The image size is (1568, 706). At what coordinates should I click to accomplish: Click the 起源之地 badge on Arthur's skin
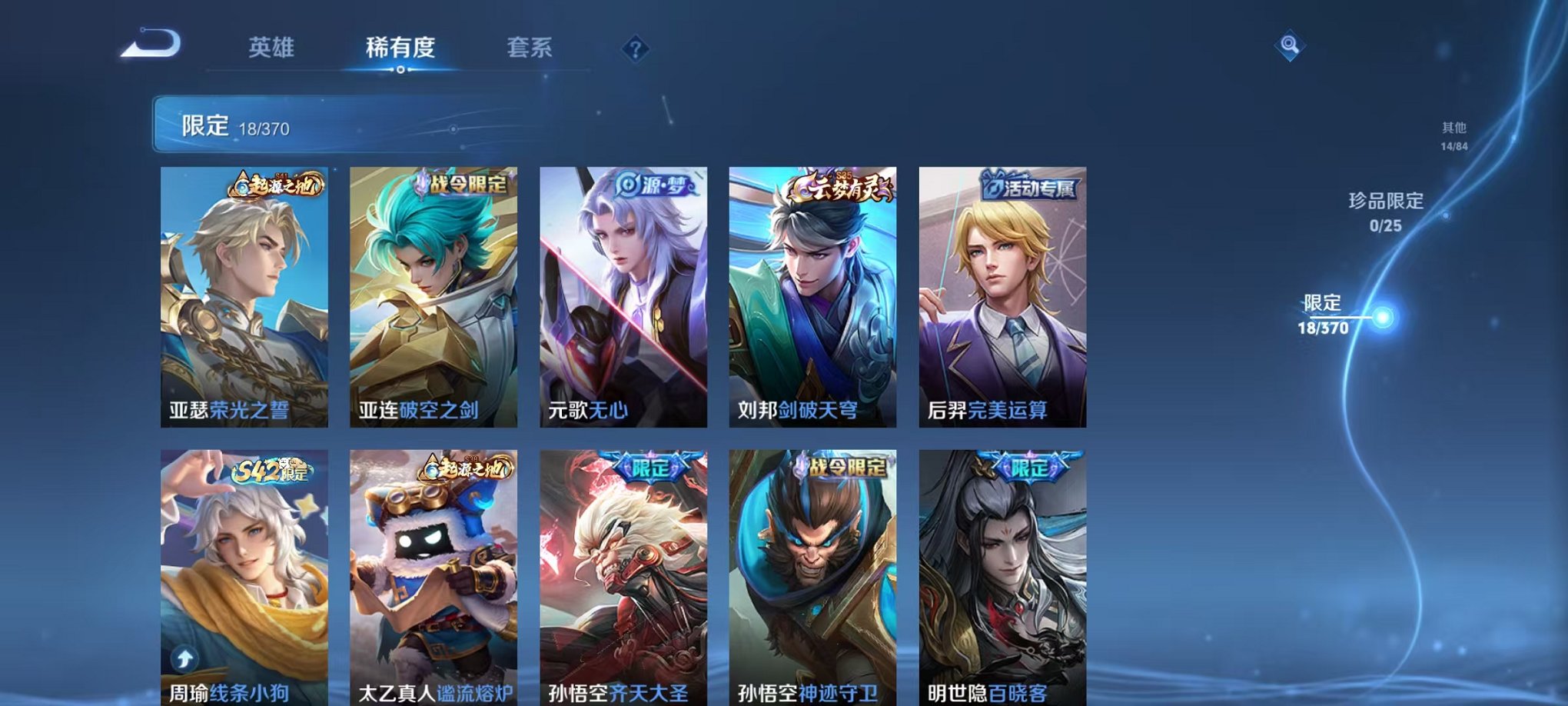coord(277,185)
